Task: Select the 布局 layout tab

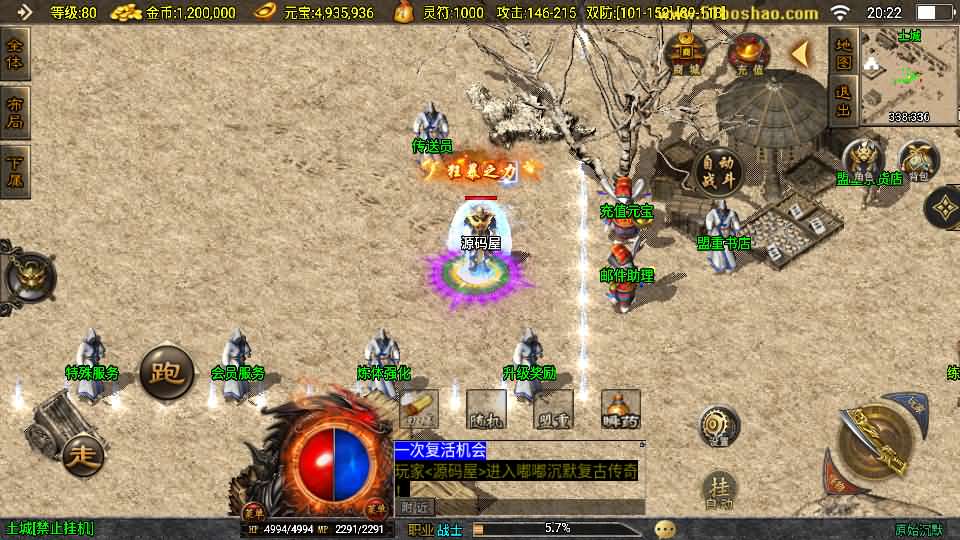Action: pyautogui.click(x=16, y=112)
